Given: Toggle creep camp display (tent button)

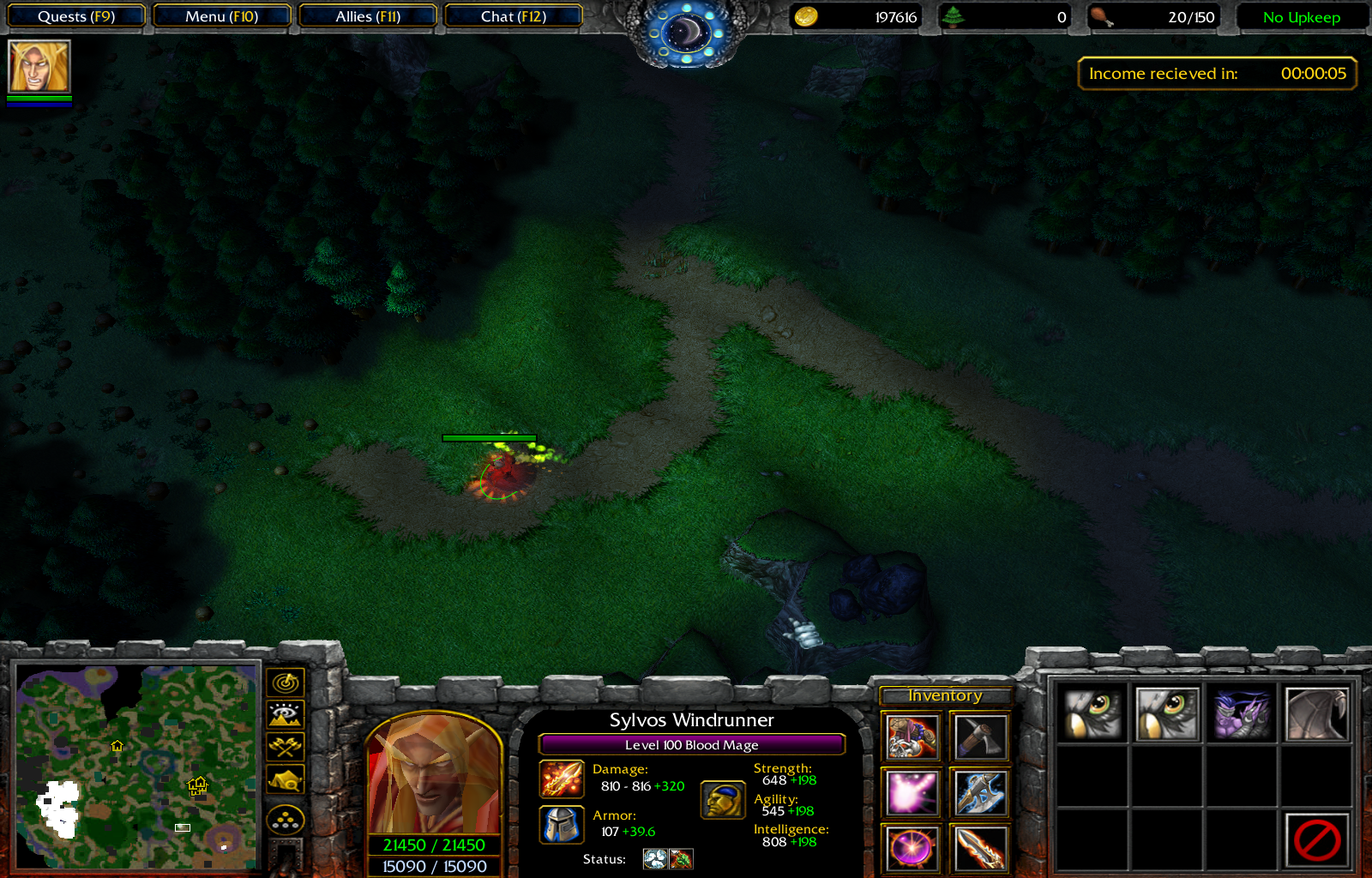Looking at the screenshot, I should (x=286, y=779).
